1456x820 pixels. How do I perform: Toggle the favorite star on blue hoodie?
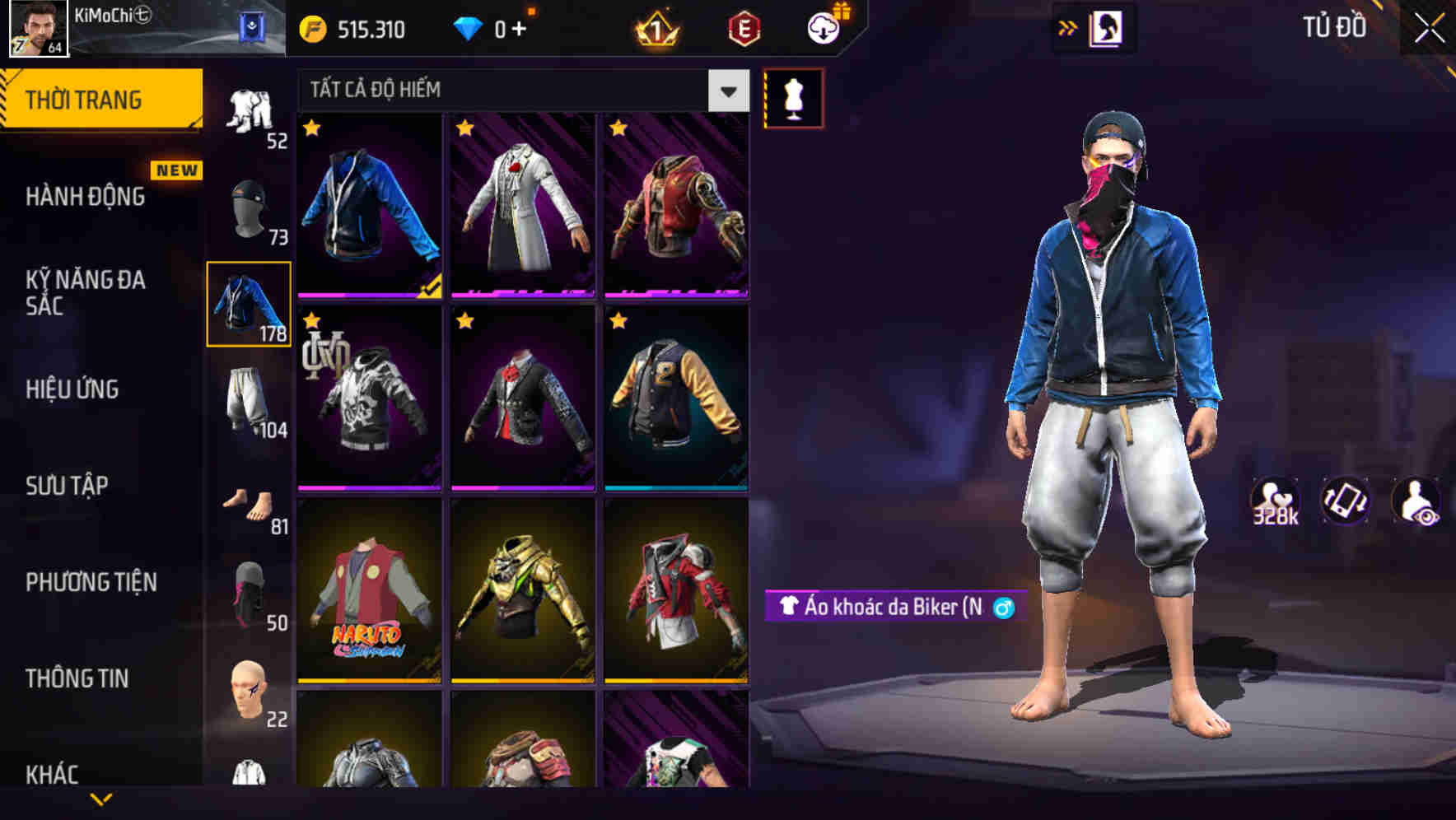pos(312,128)
